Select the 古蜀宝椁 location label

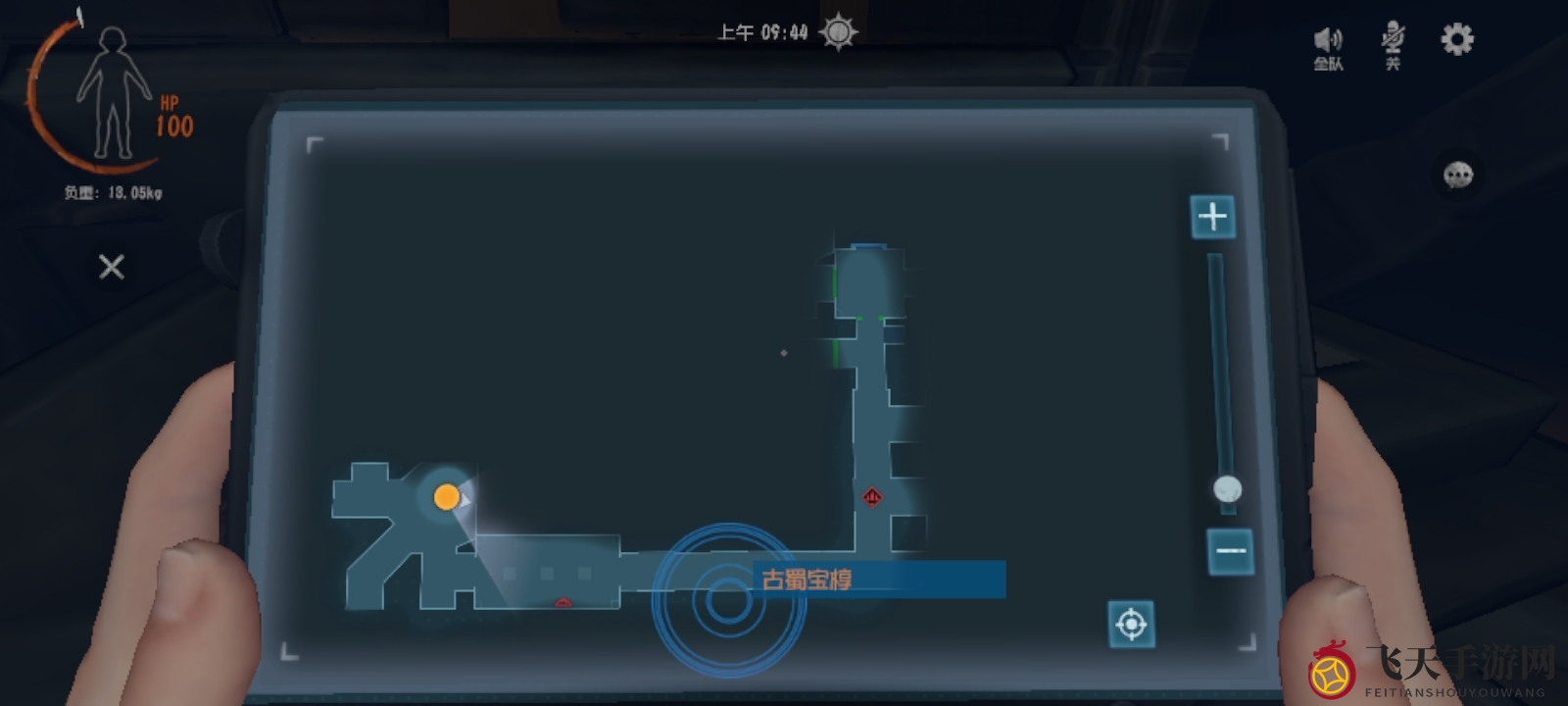point(808,580)
